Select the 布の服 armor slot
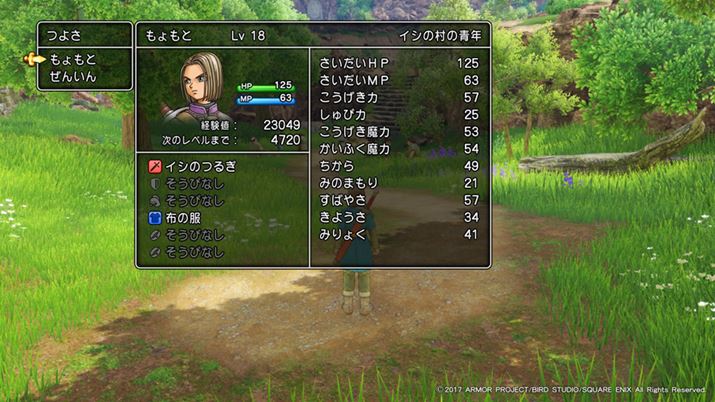This screenshot has height=402, width=715. pyautogui.click(x=184, y=217)
